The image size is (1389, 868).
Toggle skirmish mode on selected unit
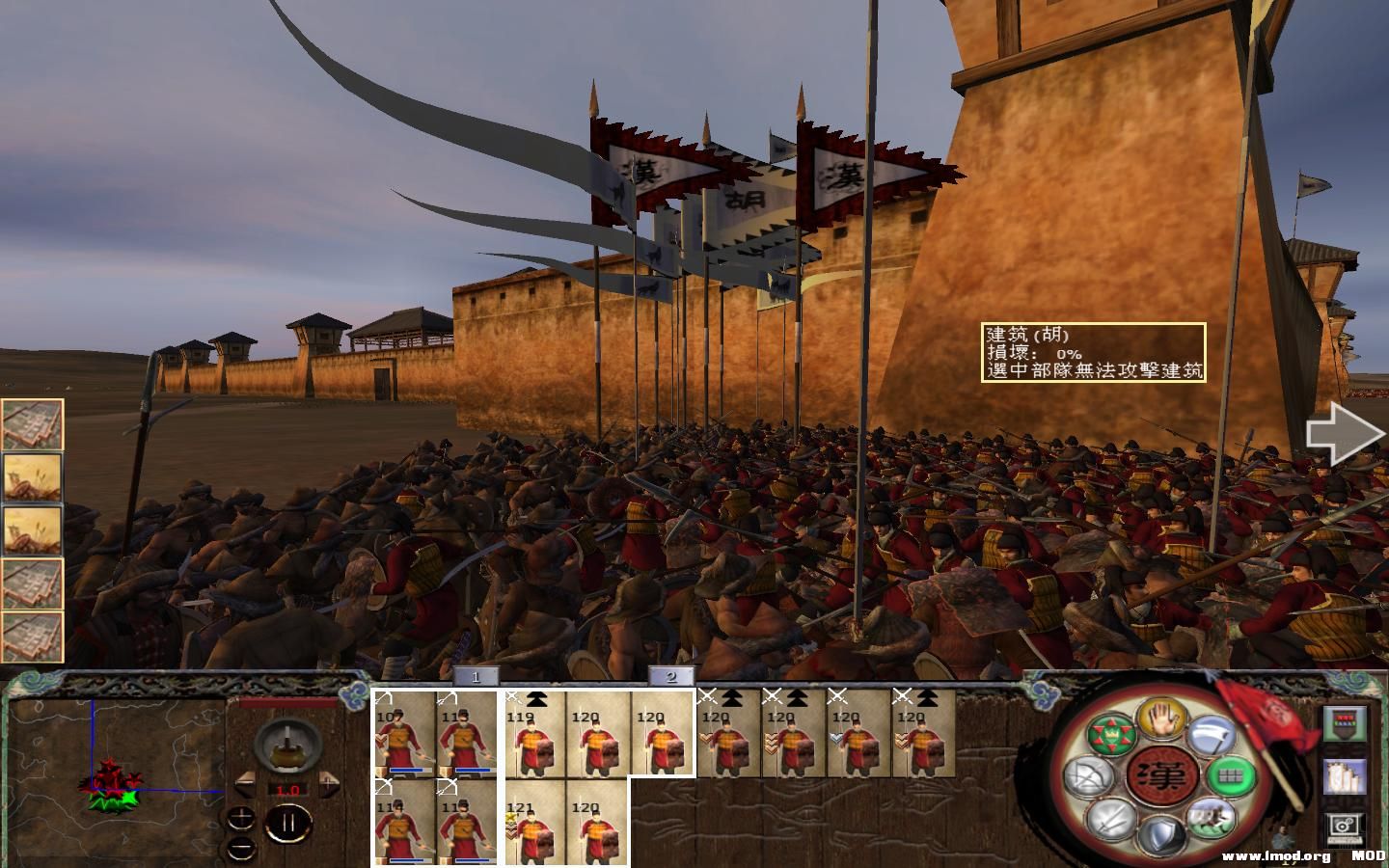pos(1162,721)
